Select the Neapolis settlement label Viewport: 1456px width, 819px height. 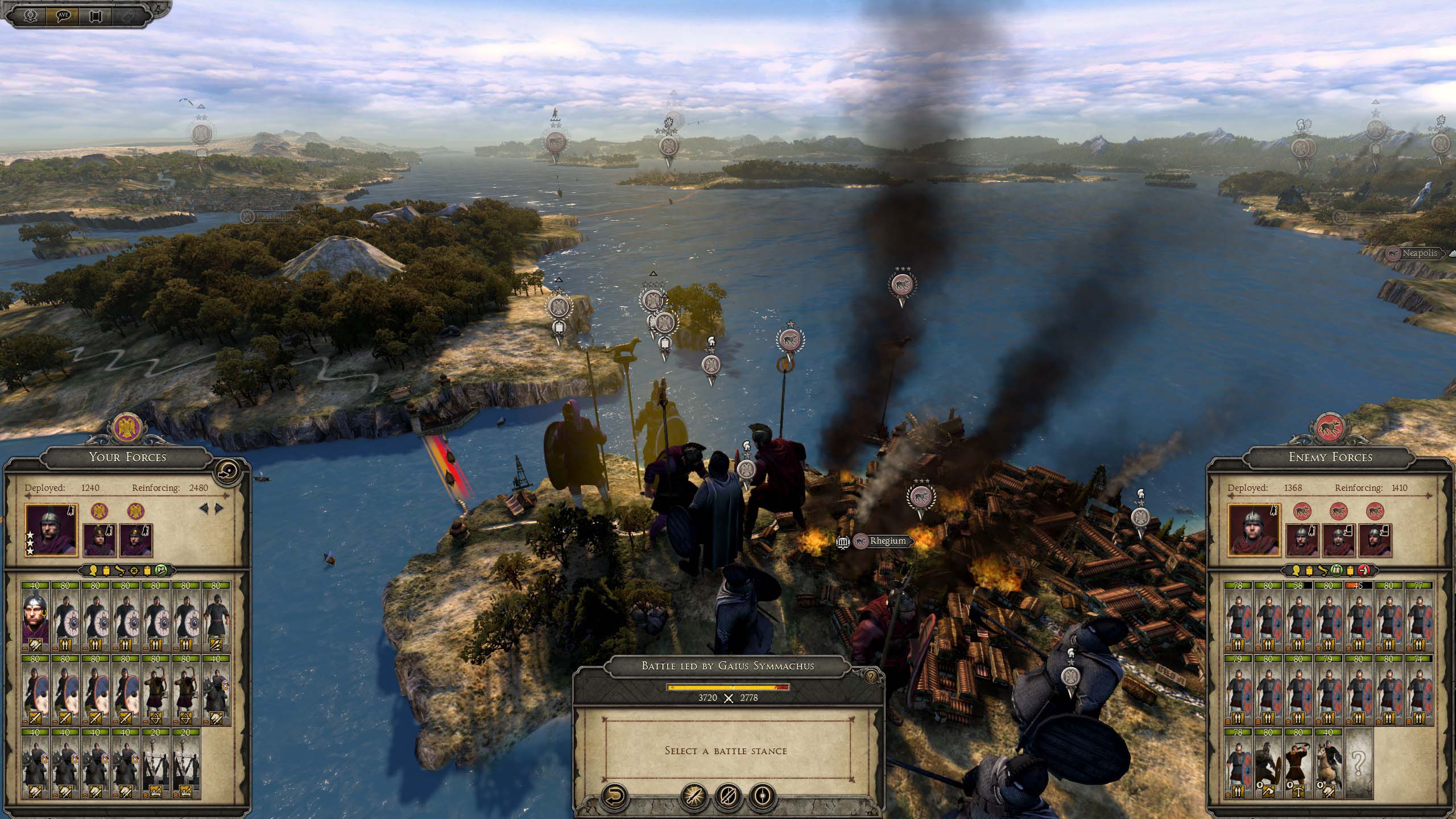[1419, 254]
